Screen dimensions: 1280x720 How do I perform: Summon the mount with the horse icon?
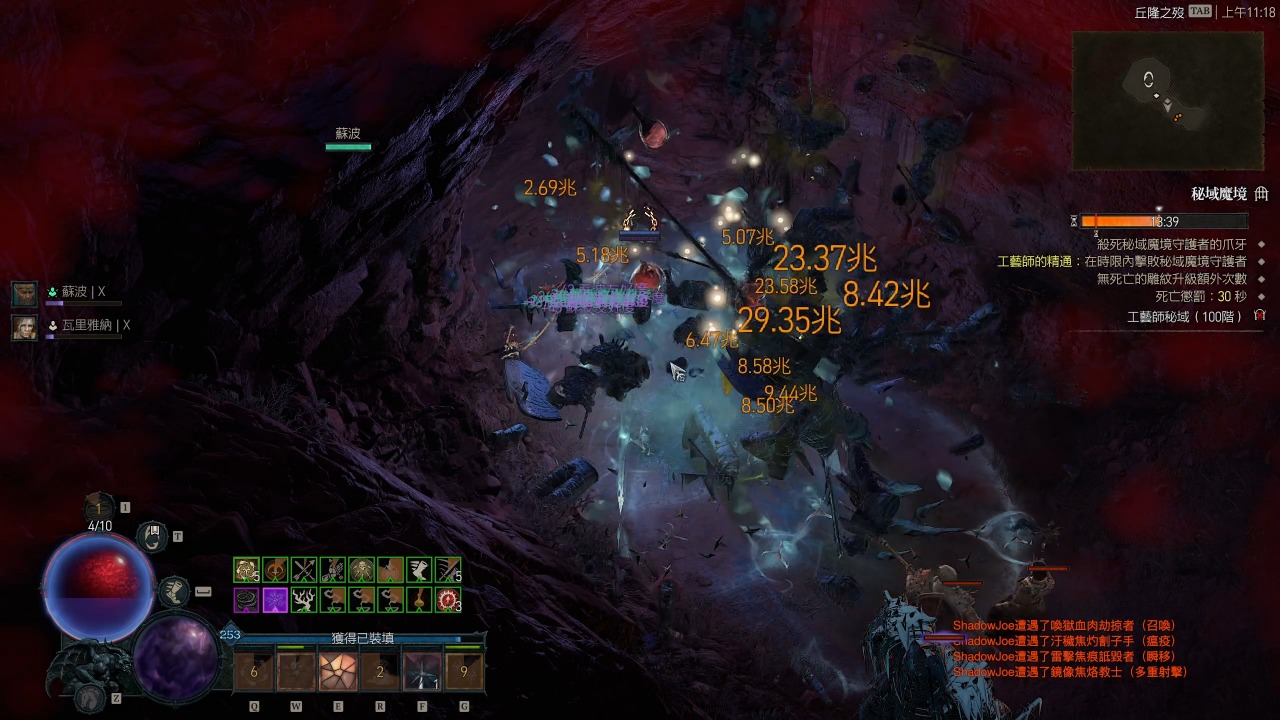click(x=90, y=697)
